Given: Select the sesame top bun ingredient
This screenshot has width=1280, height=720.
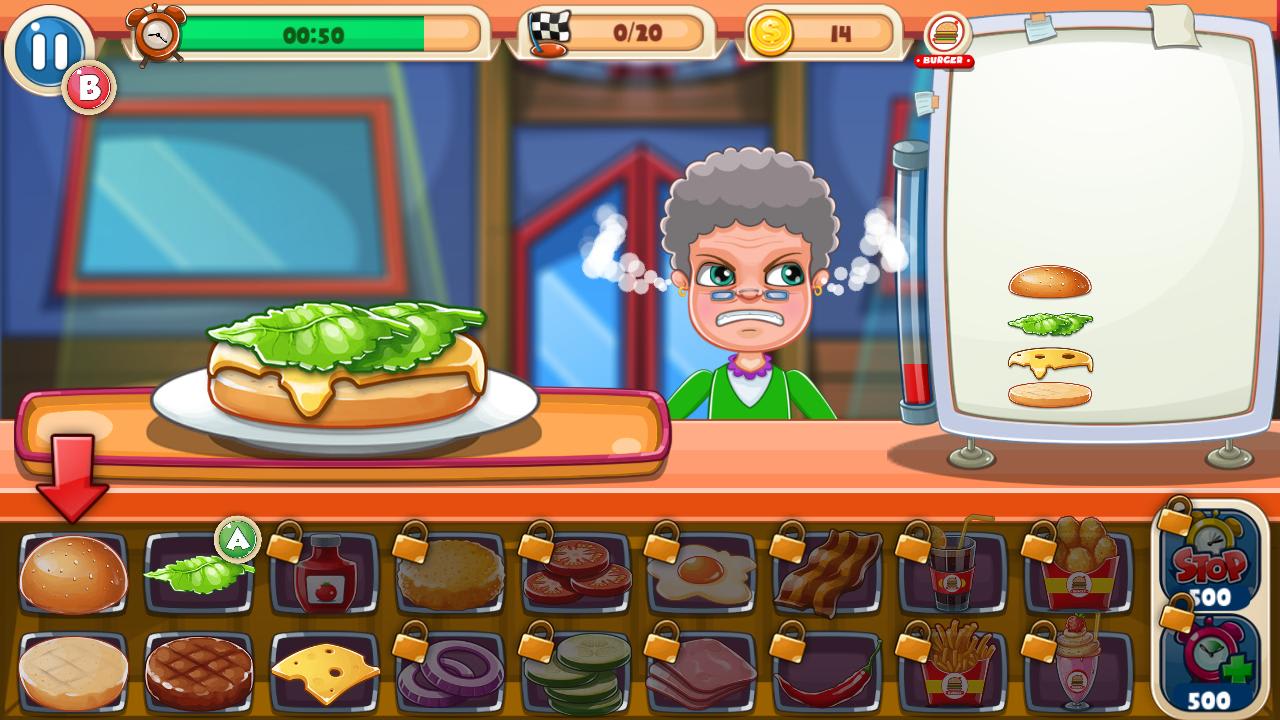Looking at the screenshot, I should 72,573.
